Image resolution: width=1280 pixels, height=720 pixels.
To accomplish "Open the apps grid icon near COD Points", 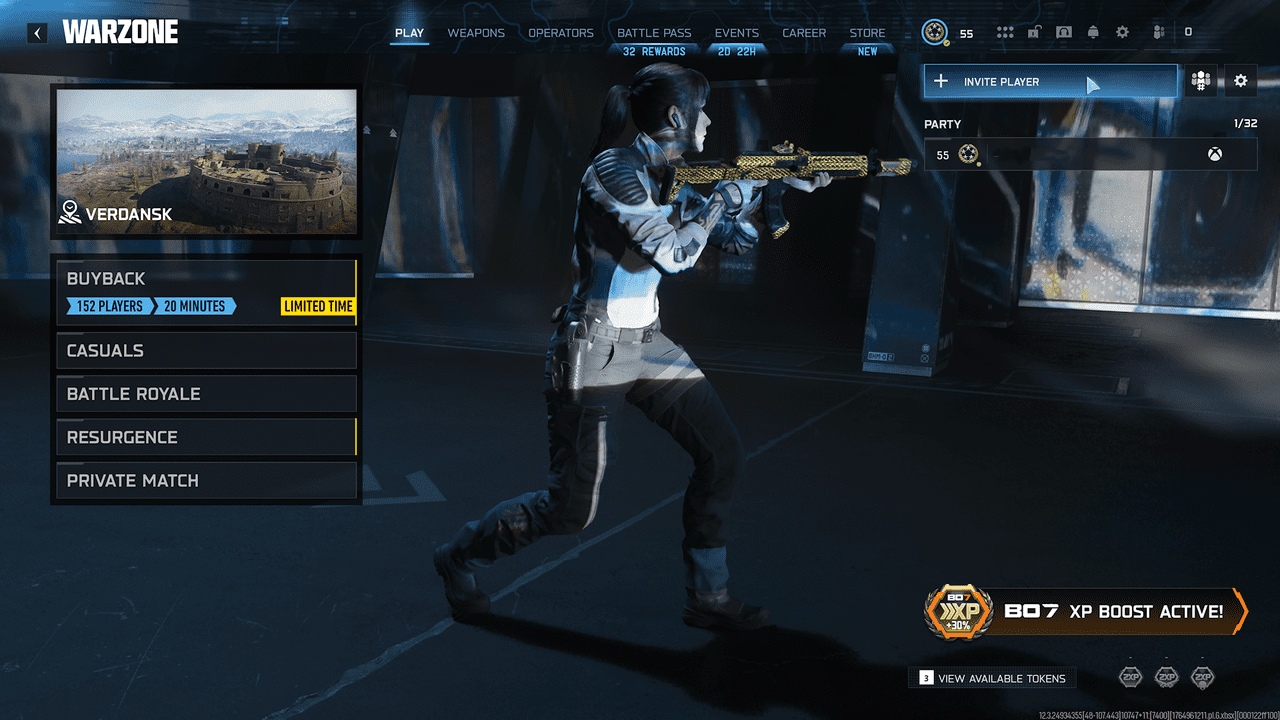I will (x=1004, y=31).
